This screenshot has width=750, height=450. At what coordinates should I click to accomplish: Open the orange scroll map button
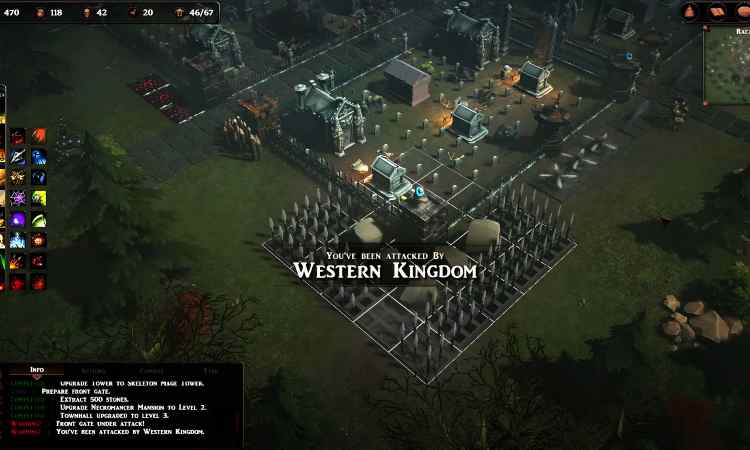[x=716, y=12]
